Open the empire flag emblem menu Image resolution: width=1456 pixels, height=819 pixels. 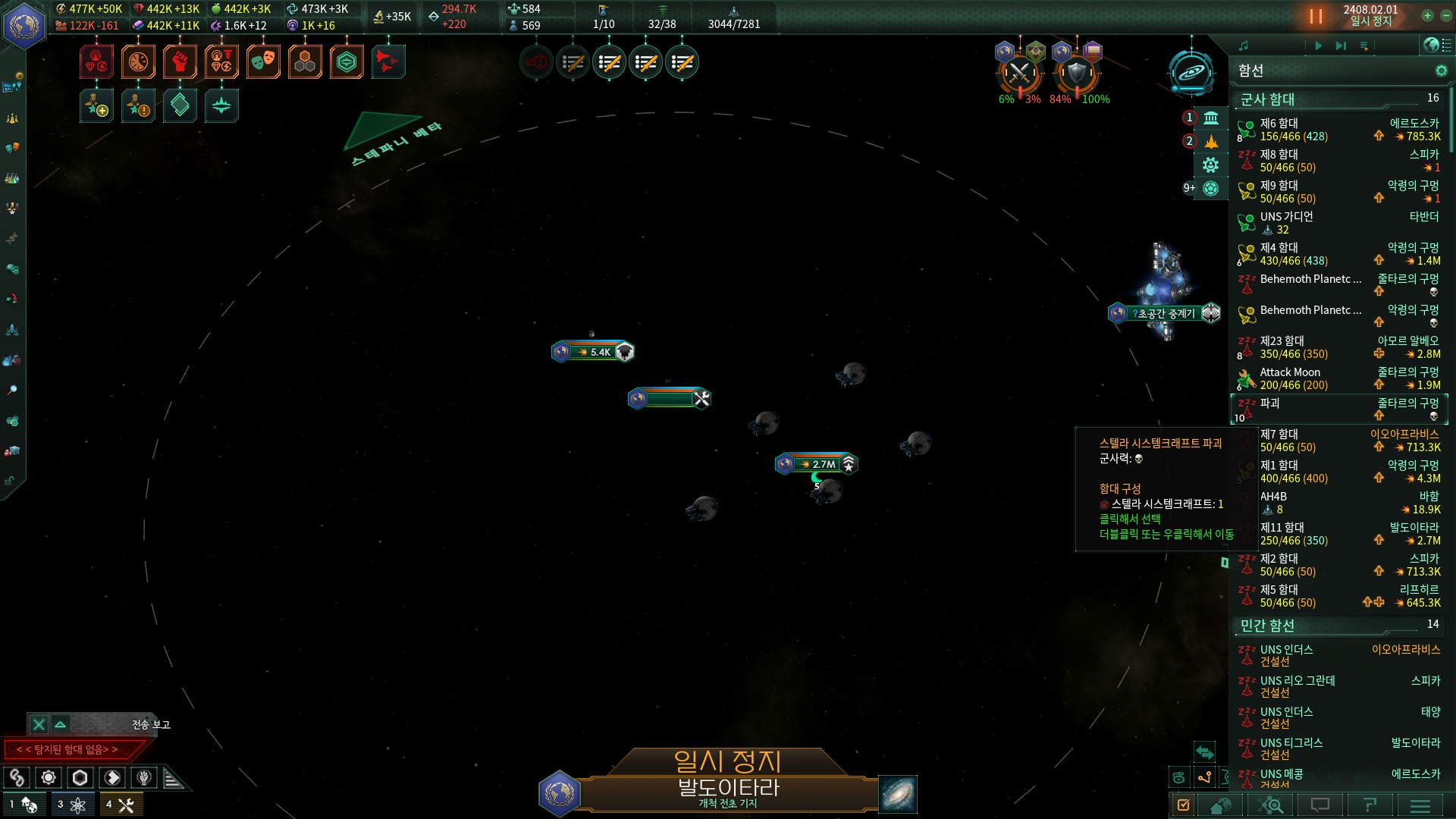point(24,25)
